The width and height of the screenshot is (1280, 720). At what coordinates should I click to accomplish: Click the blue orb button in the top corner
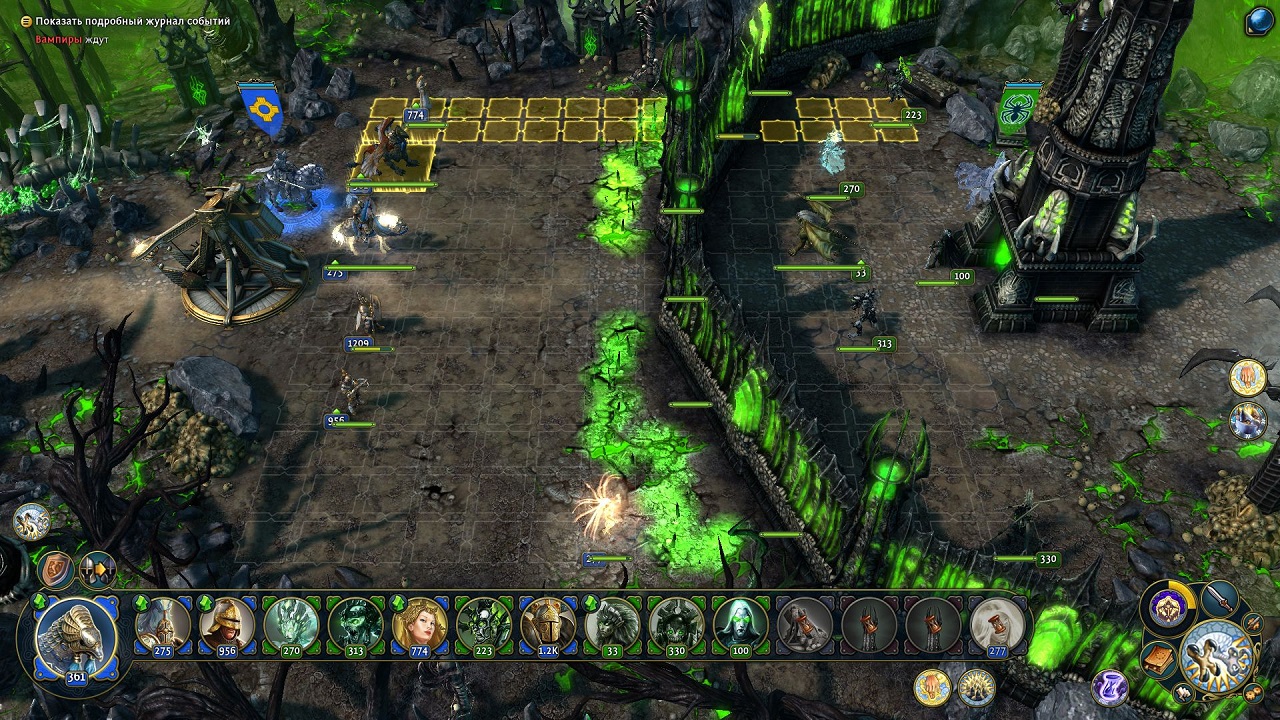click(1259, 22)
